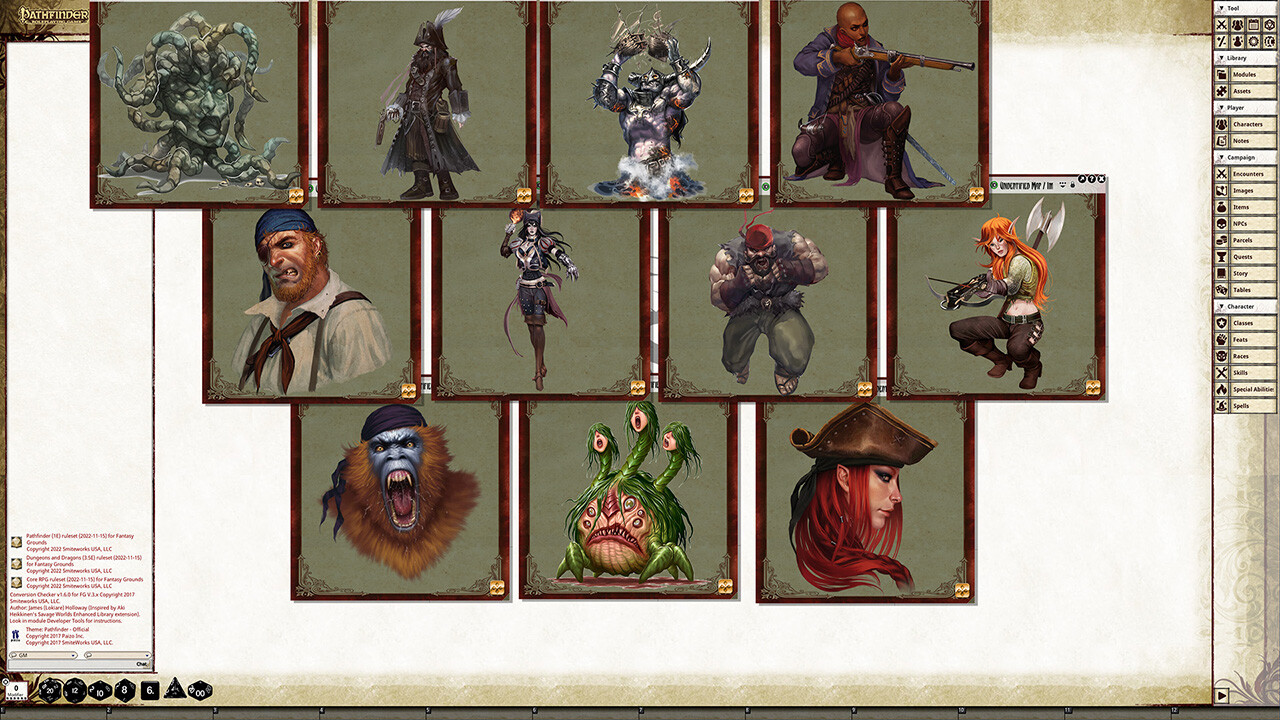Open the language dropdown beside chat
1280x720 pixels.
pos(117,655)
